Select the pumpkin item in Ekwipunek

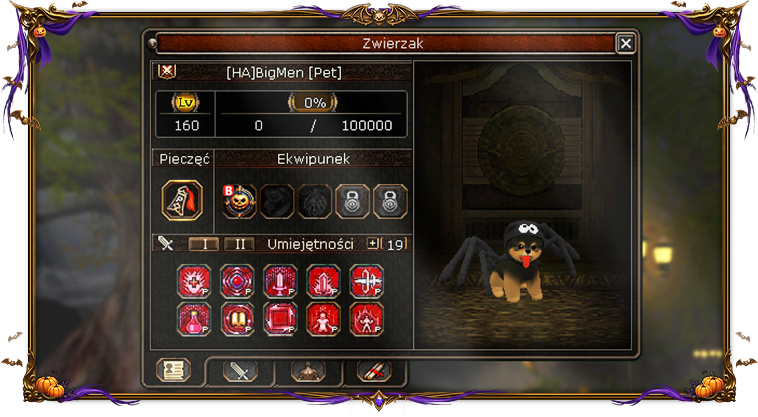240,200
